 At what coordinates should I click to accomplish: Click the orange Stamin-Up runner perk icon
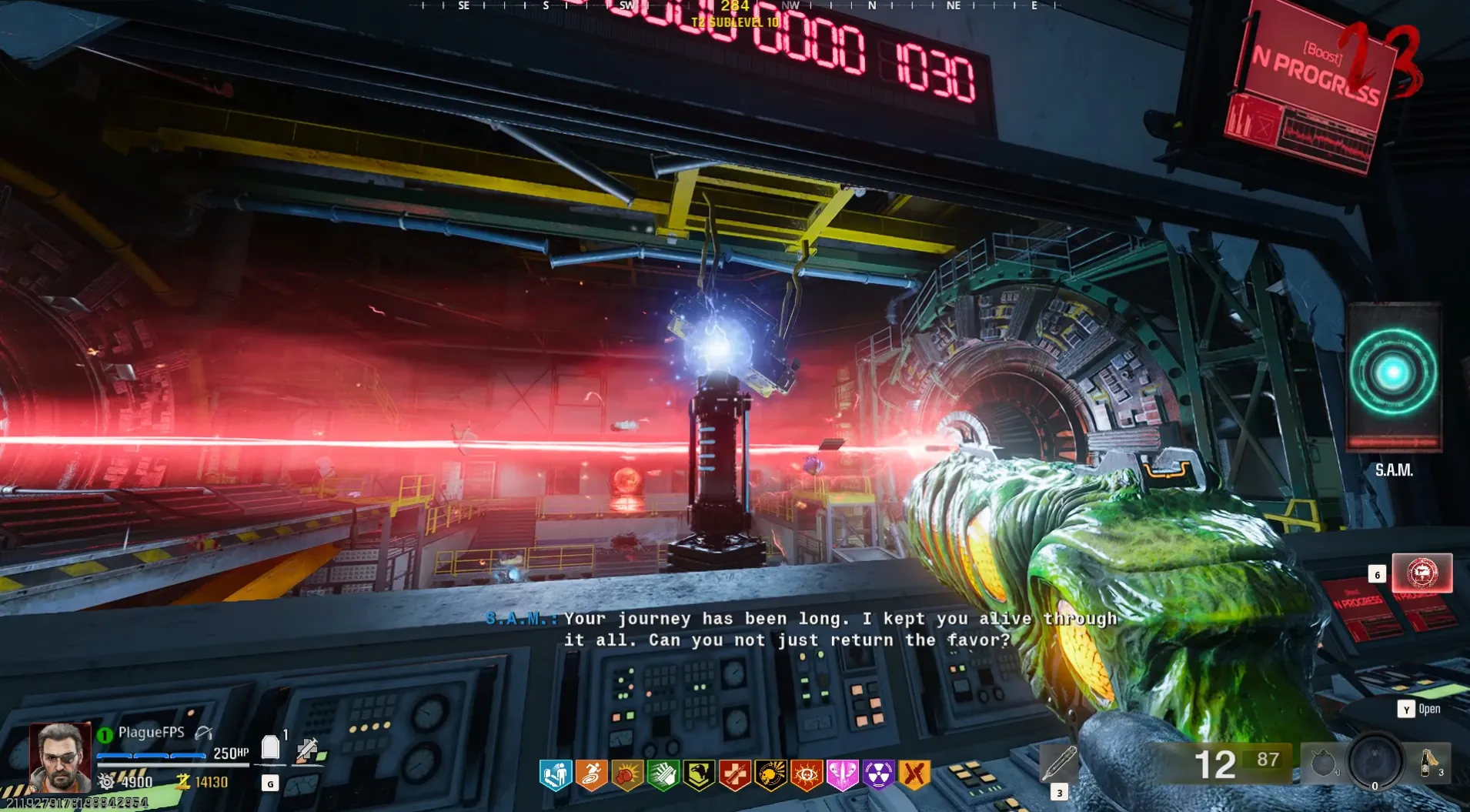pyautogui.click(x=591, y=775)
